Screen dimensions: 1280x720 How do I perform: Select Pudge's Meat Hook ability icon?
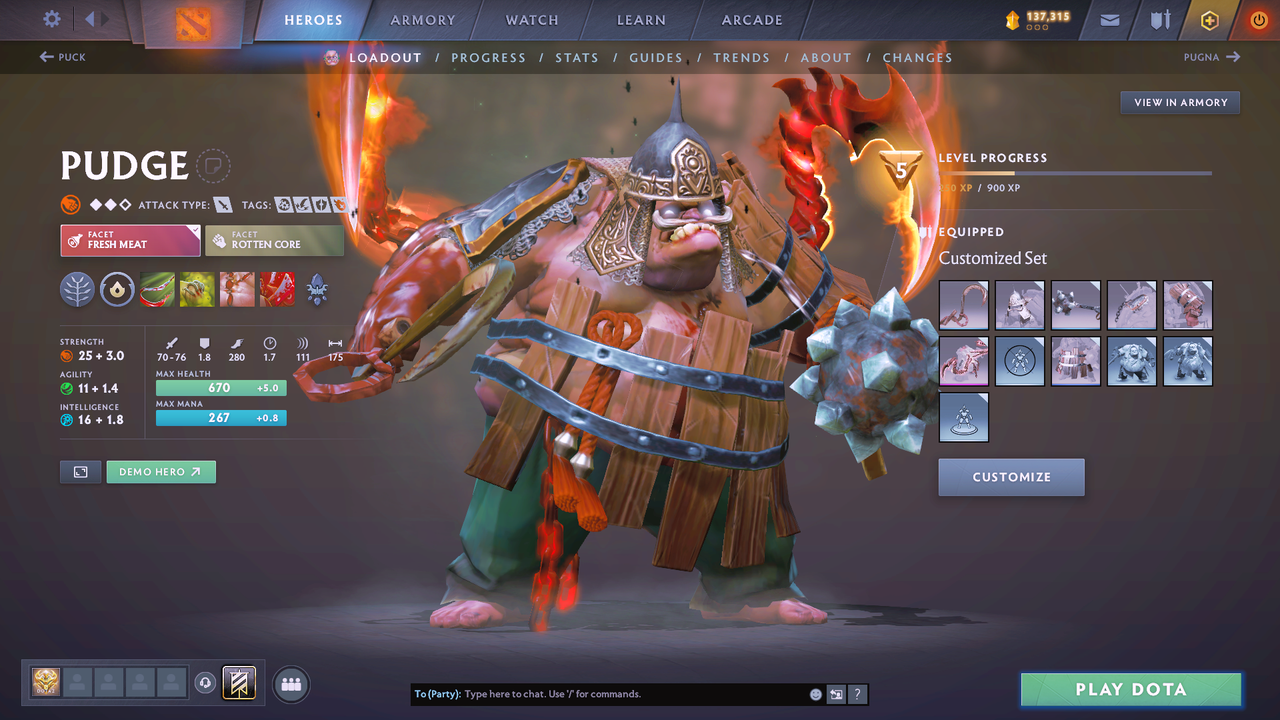tap(157, 290)
